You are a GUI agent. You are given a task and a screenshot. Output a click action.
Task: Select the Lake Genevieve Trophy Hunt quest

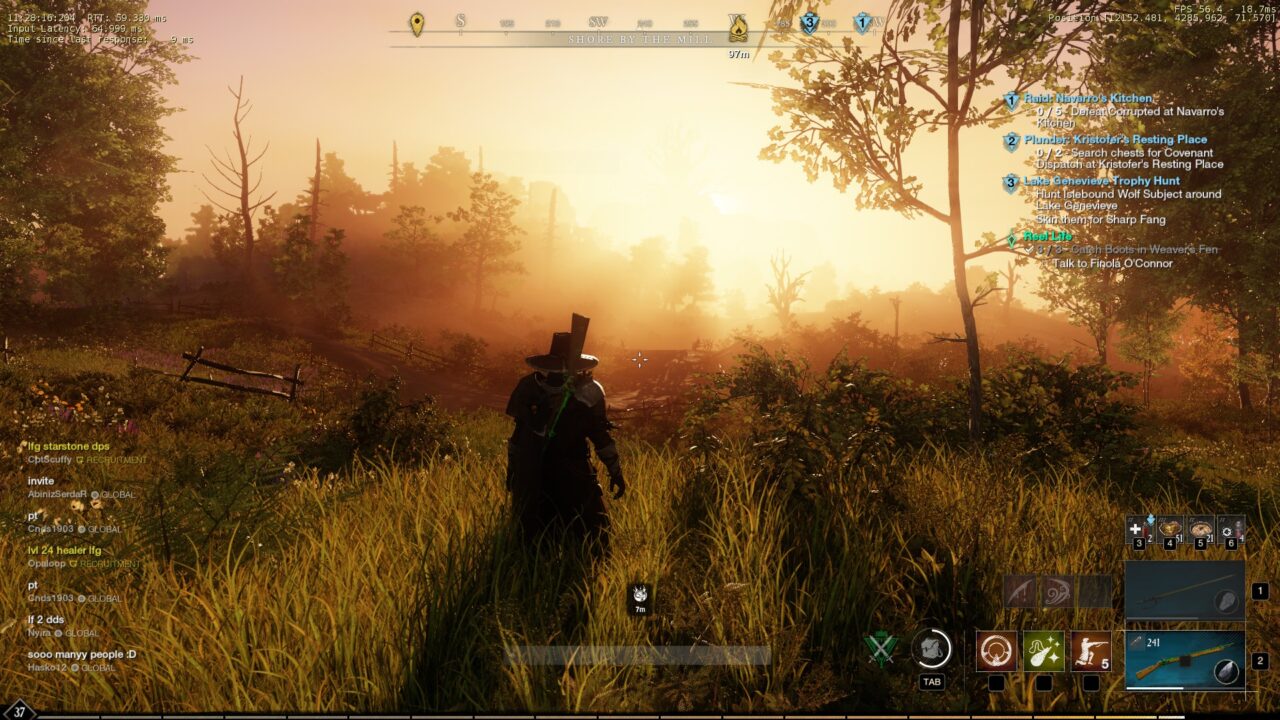click(1101, 181)
